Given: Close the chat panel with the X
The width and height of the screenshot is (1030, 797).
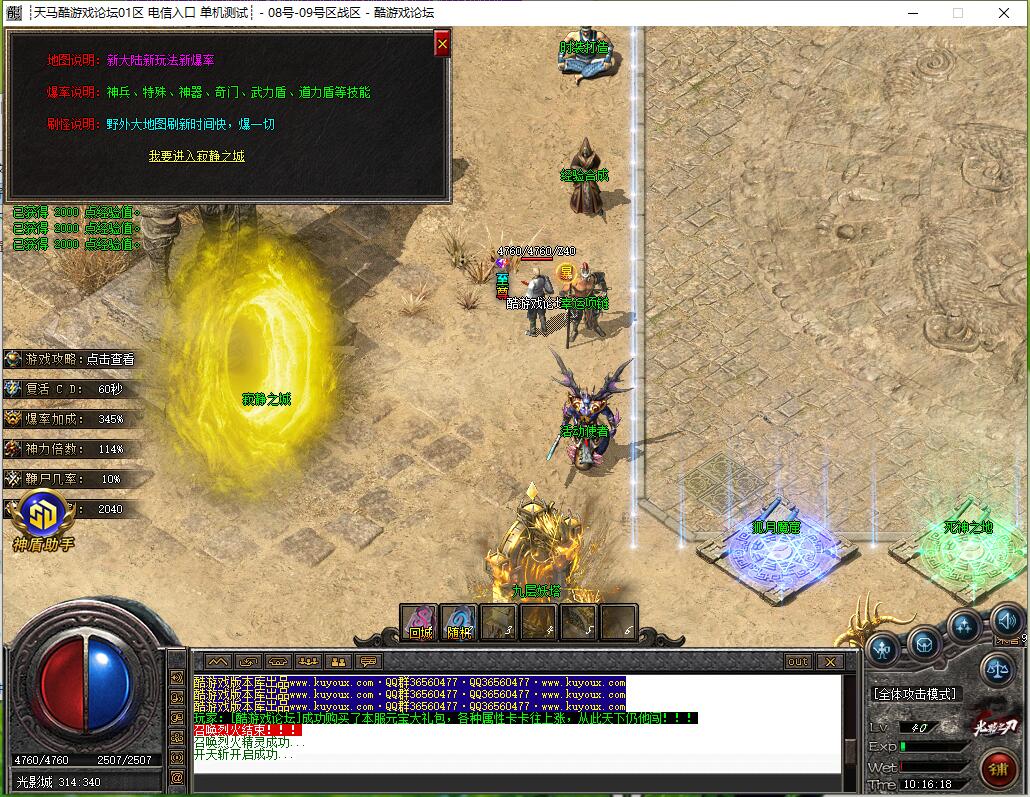Looking at the screenshot, I should click(x=829, y=661).
